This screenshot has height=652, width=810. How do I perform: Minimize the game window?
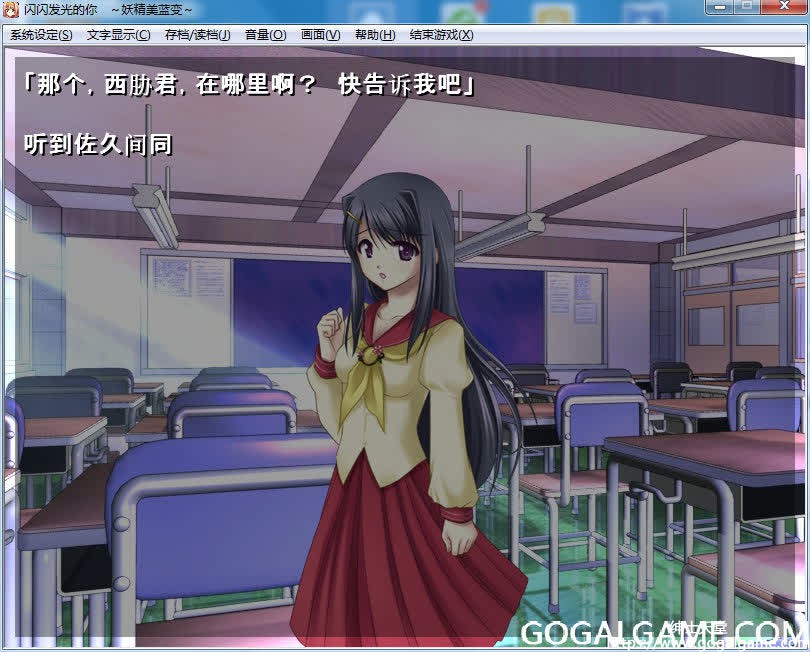[x=719, y=7]
